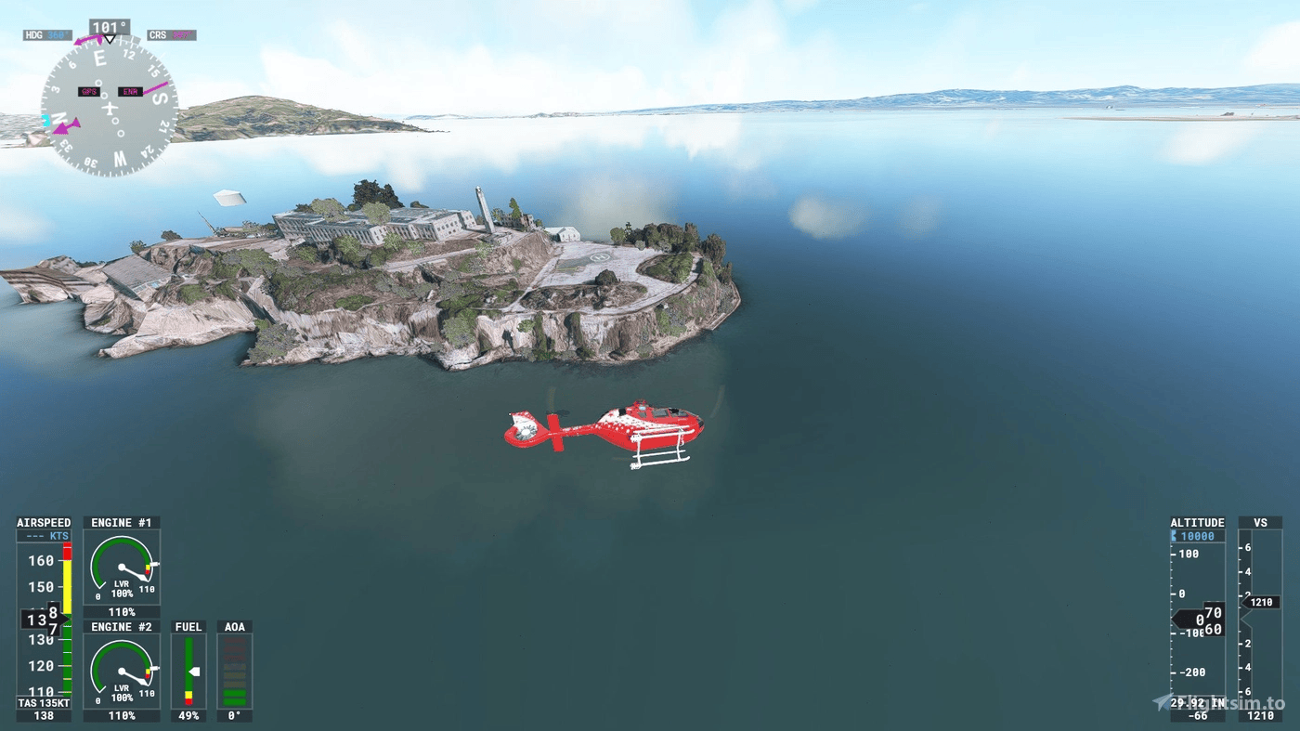Toggle the altitude preselect readout showing 10000
This screenshot has width=1300, height=731.
(x=1196, y=535)
